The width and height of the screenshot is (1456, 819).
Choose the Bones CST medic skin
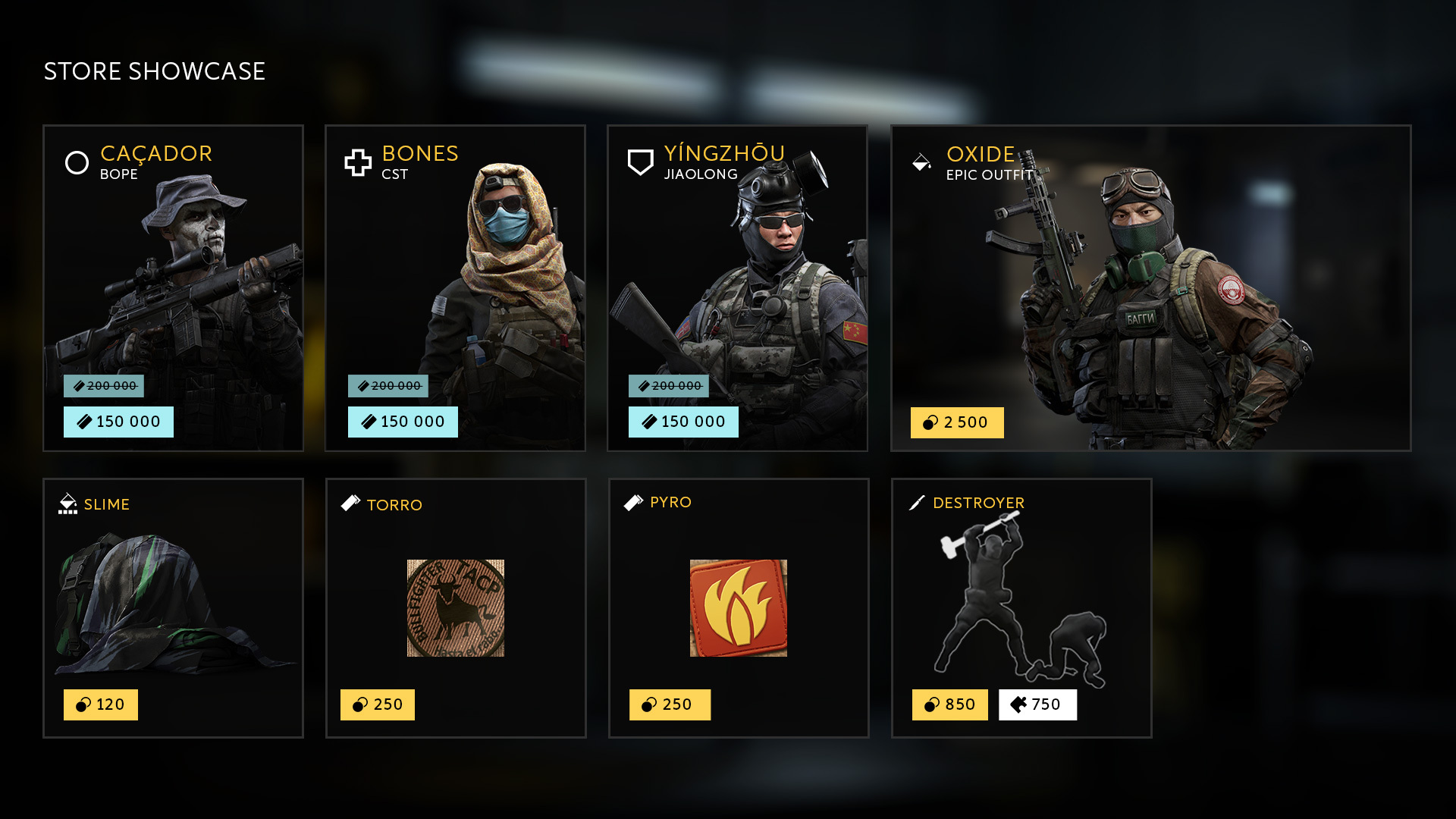(455, 273)
